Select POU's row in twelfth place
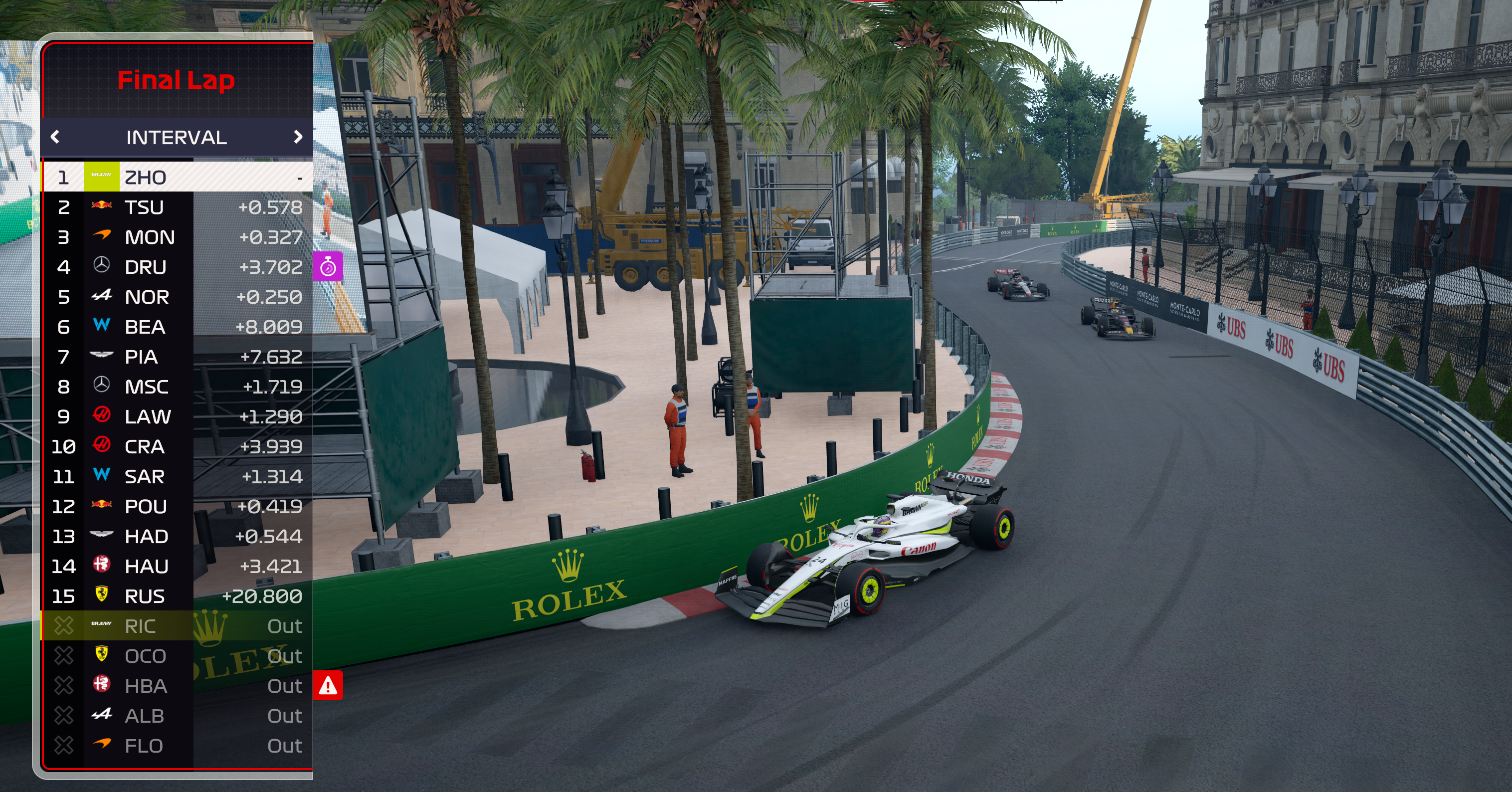The width and height of the screenshot is (1512, 792). coord(176,507)
